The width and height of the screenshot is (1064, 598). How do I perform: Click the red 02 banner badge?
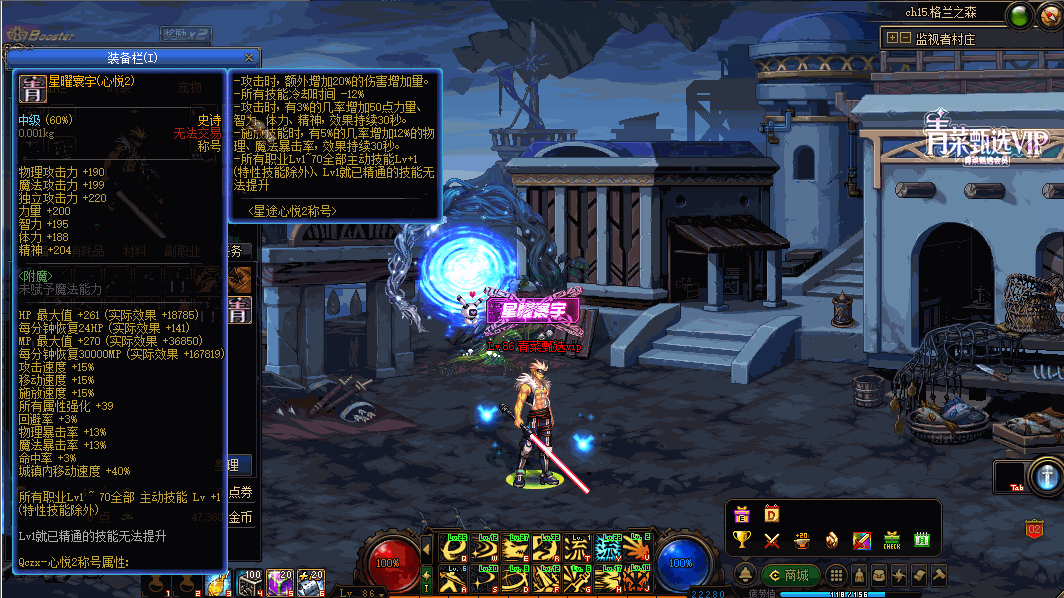click(x=1034, y=527)
